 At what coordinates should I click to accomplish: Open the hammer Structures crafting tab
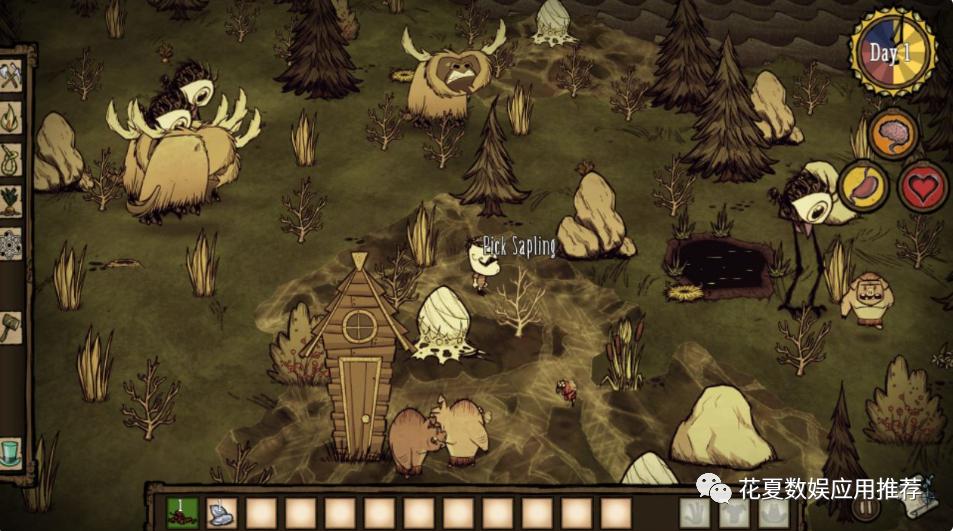pos(11,326)
